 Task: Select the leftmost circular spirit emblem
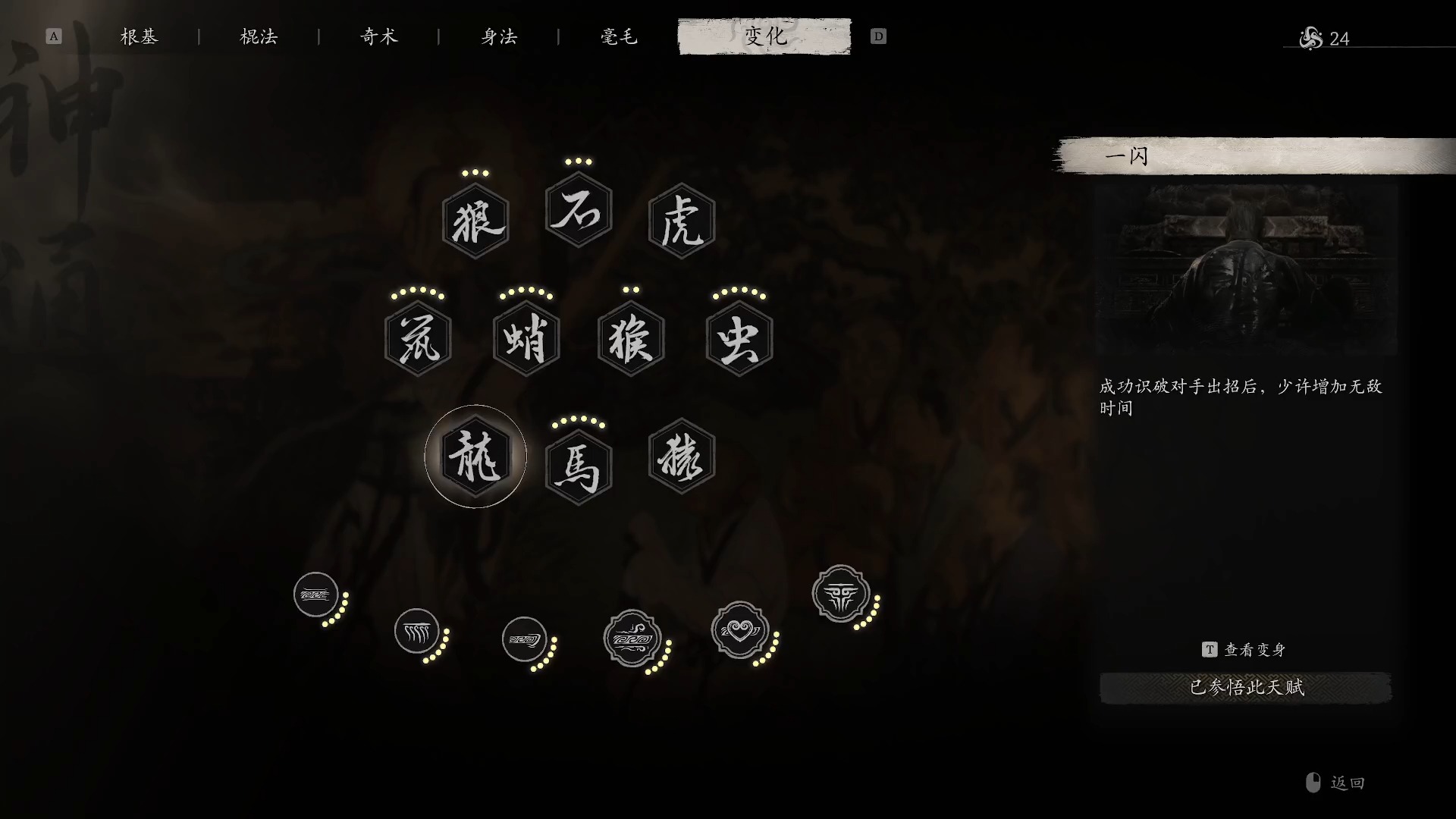(315, 595)
